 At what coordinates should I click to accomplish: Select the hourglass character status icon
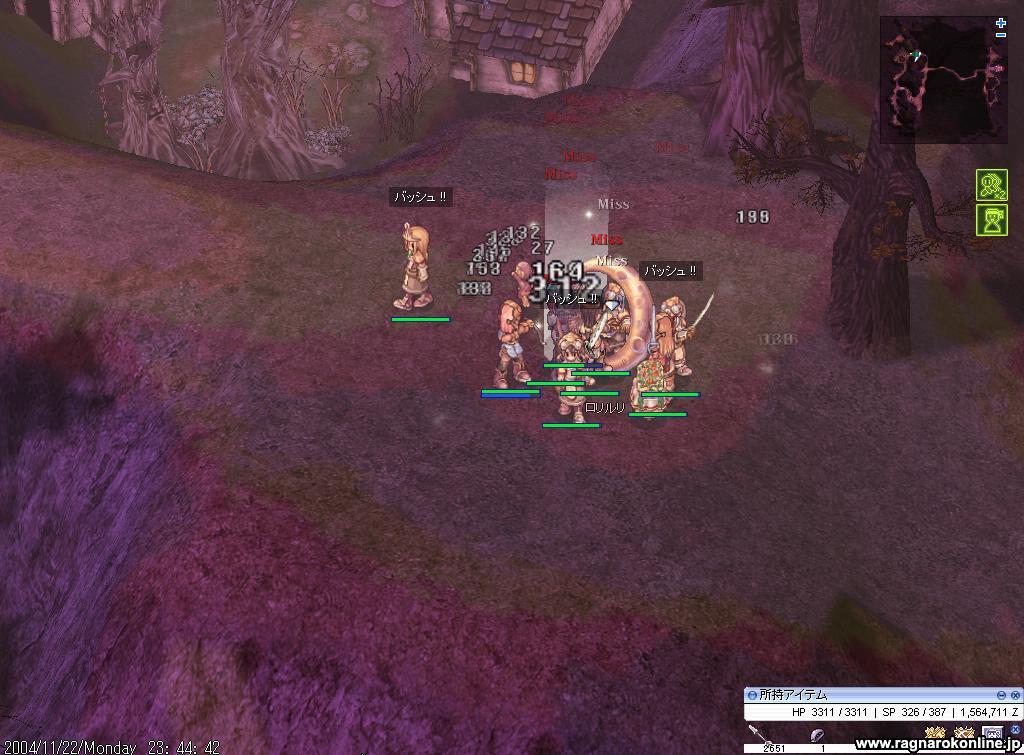(991, 221)
